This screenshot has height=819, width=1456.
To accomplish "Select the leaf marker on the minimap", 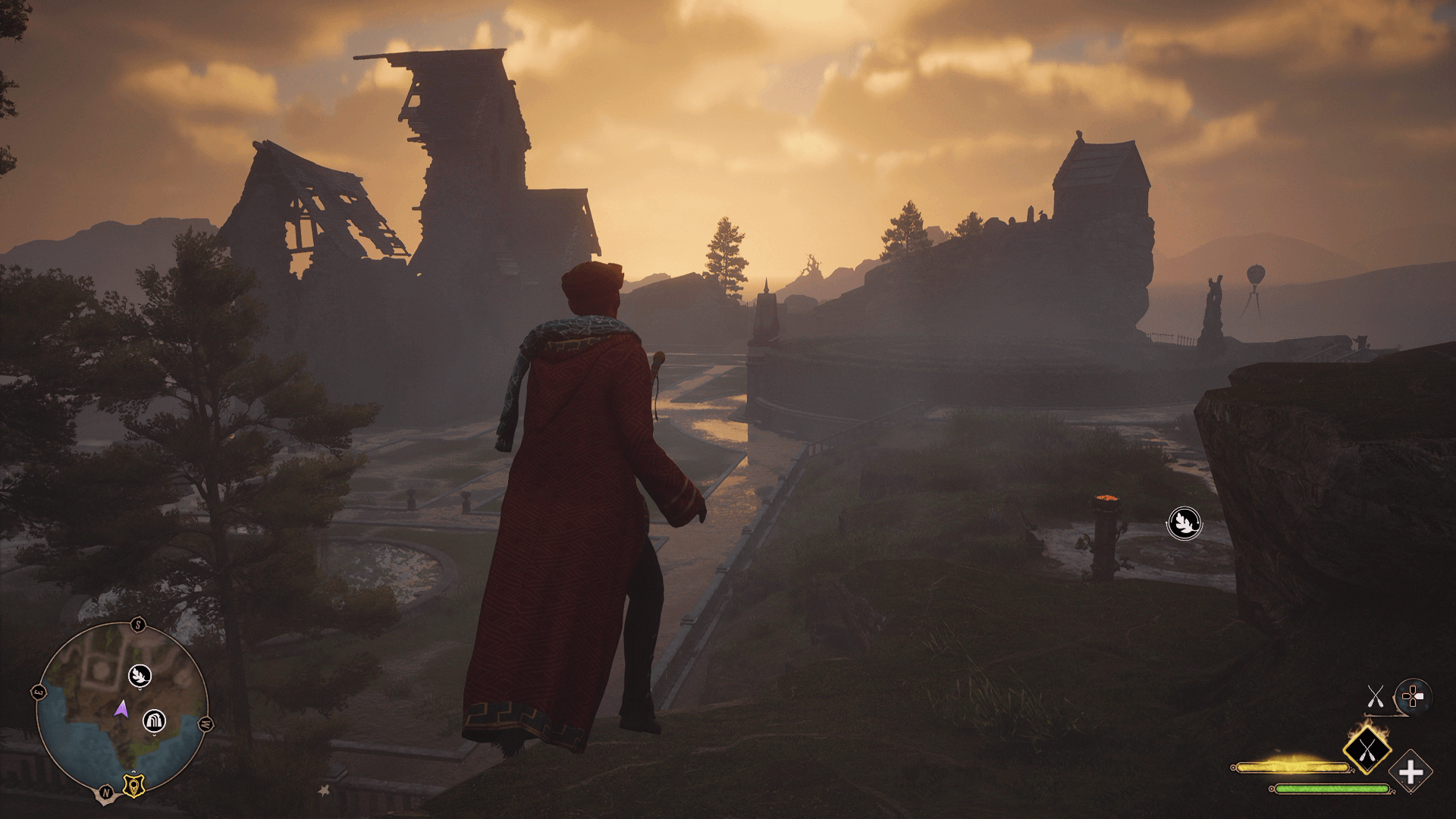I will coord(140,674).
